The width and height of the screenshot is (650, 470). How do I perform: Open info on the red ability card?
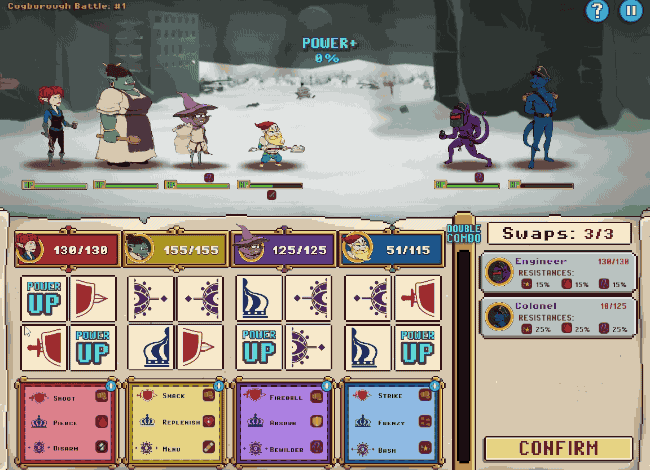pos(111,385)
